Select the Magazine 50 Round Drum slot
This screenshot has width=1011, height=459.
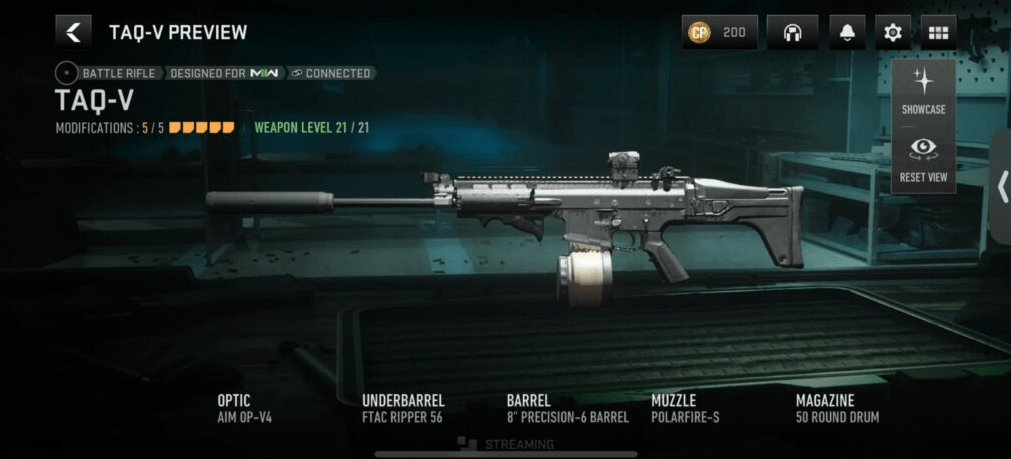(x=837, y=408)
